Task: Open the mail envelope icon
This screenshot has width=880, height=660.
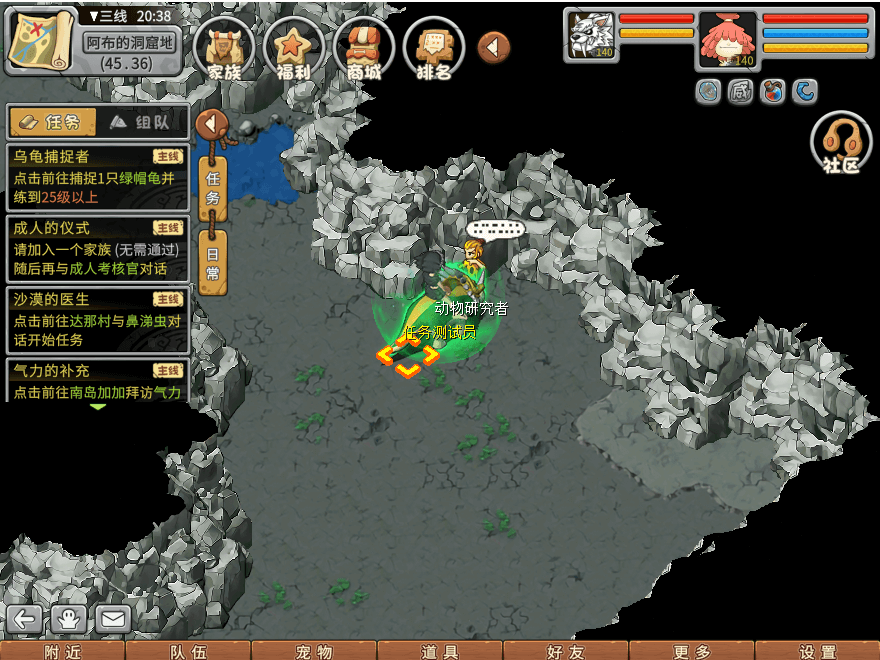Action: click(x=112, y=619)
